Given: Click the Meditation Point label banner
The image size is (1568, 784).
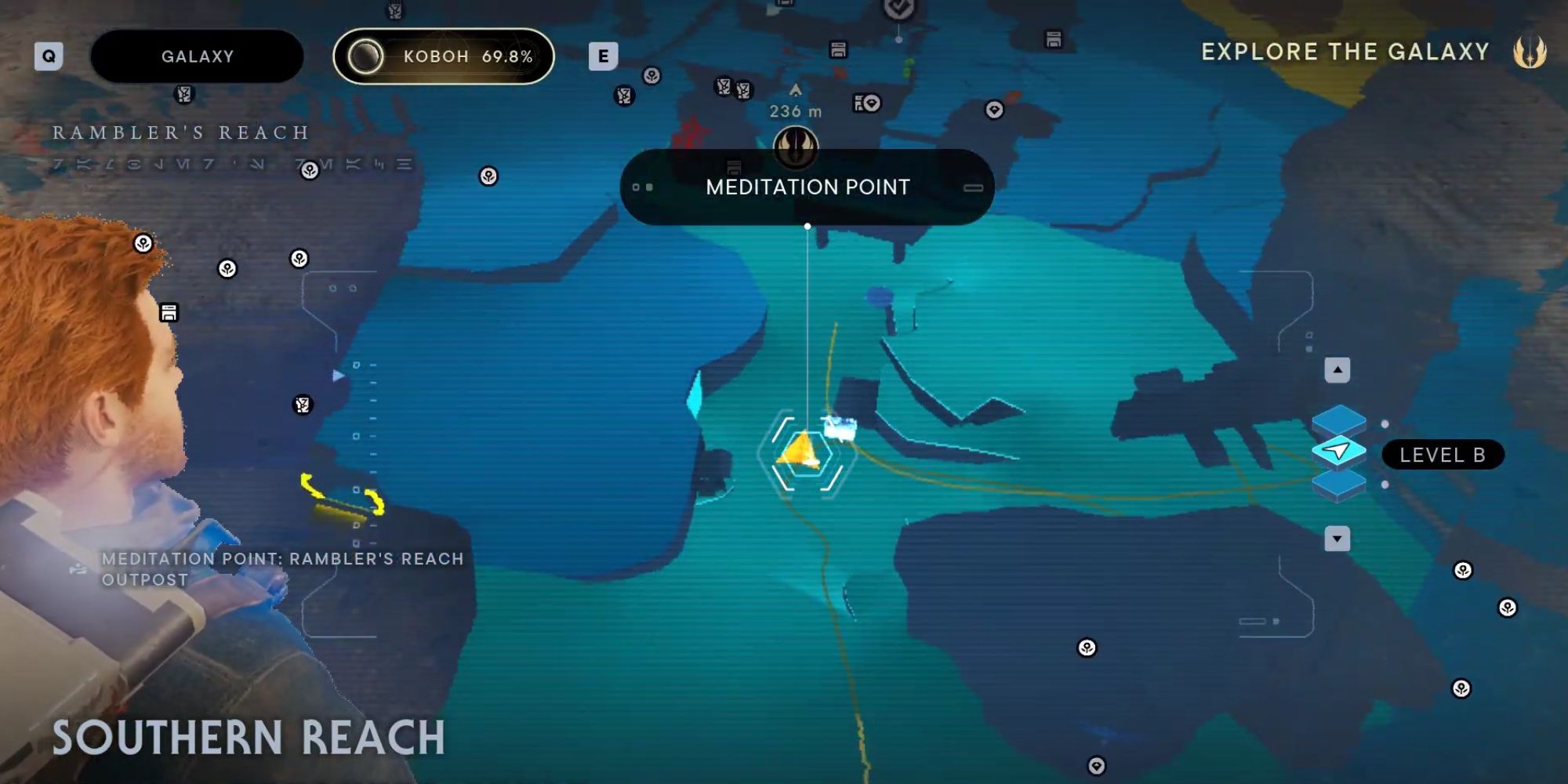Looking at the screenshot, I should click(x=808, y=187).
